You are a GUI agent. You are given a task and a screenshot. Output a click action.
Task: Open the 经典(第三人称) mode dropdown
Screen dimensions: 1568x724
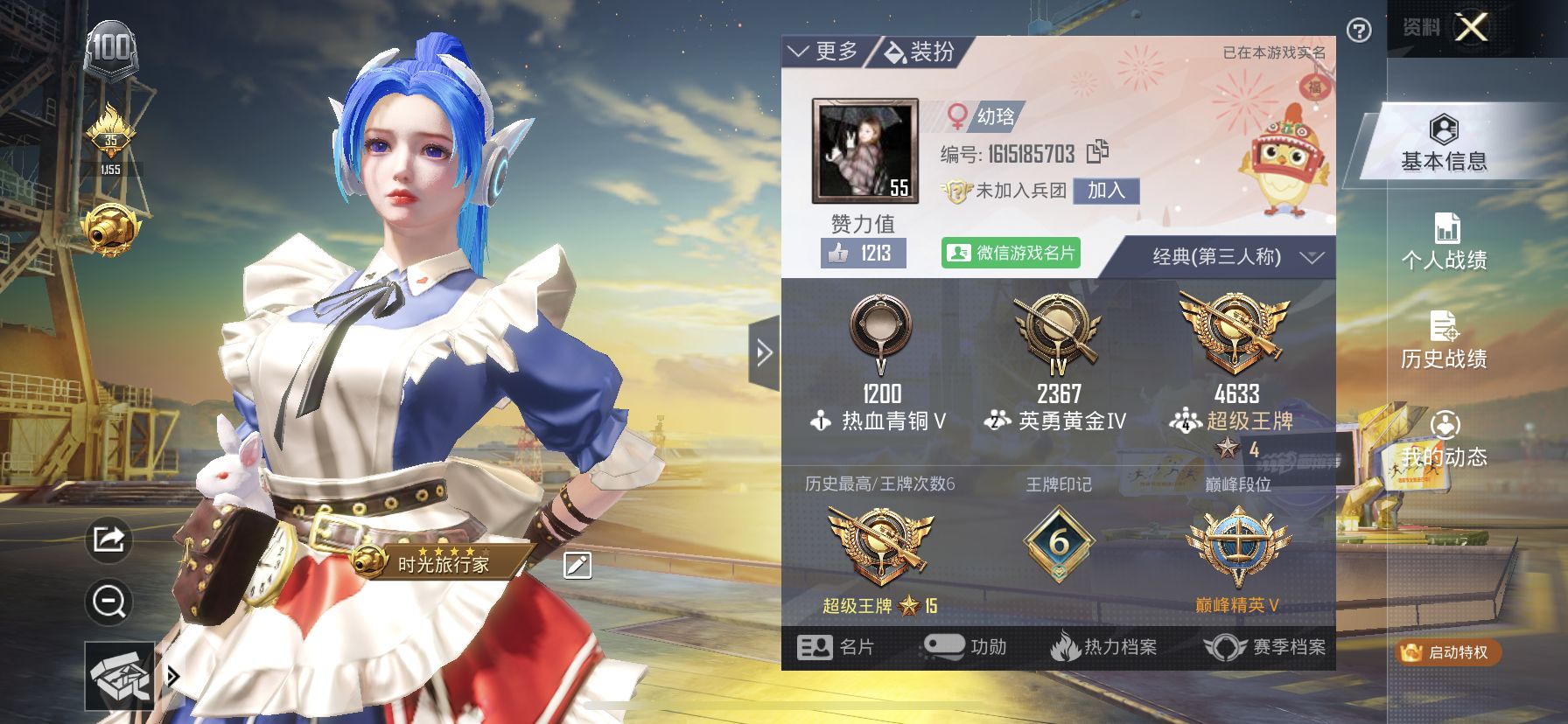[x=1235, y=257]
